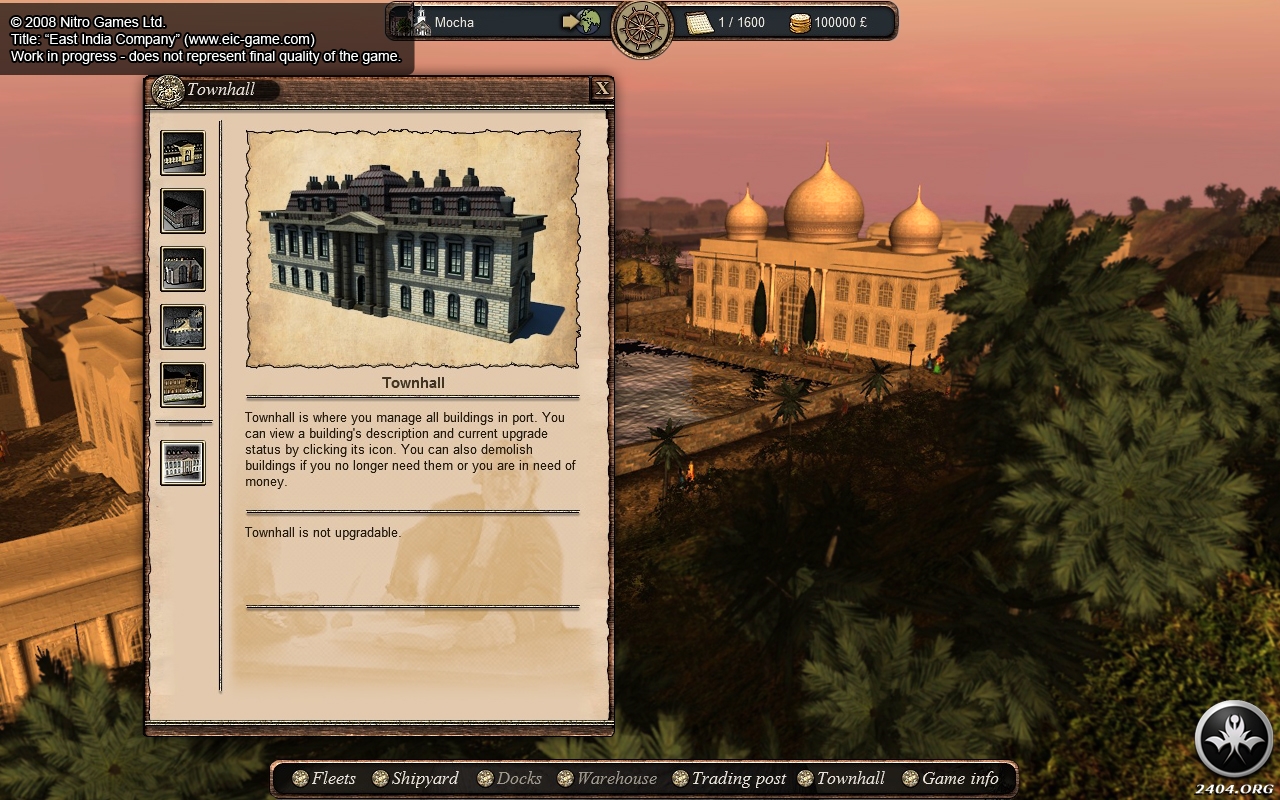Open the Trading post menu
Viewport: 1280px width, 800px height.
(729, 778)
